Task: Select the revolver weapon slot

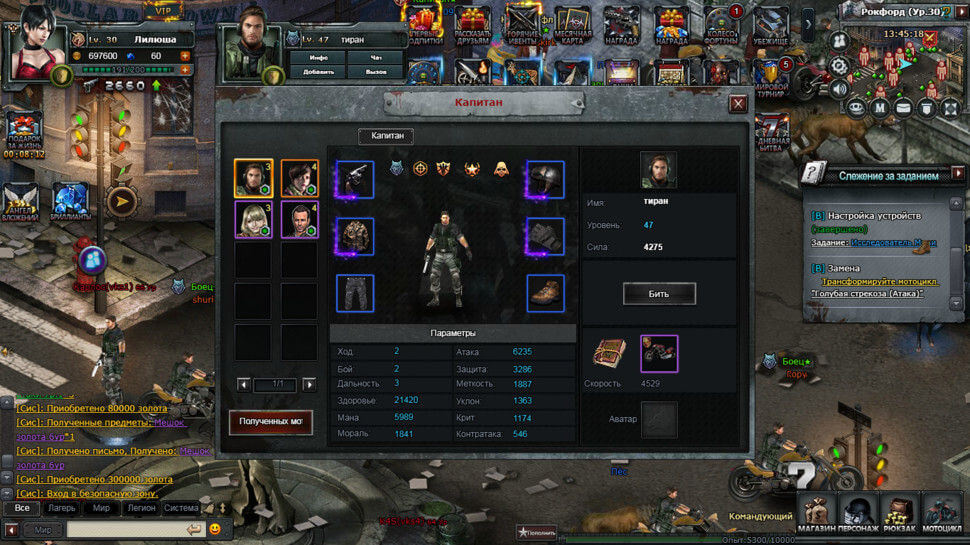Action: point(355,180)
